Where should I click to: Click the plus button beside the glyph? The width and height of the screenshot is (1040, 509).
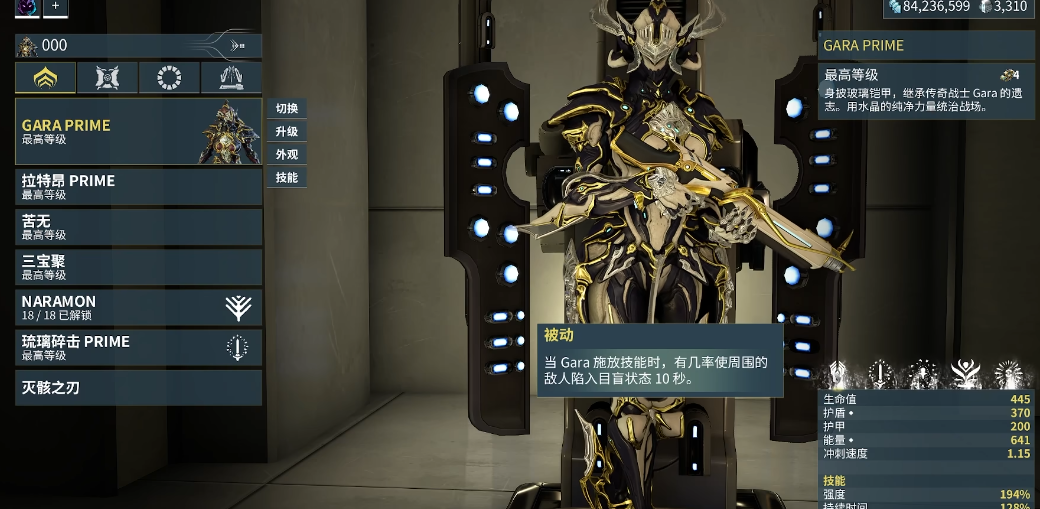pyautogui.click(x=55, y=7)
